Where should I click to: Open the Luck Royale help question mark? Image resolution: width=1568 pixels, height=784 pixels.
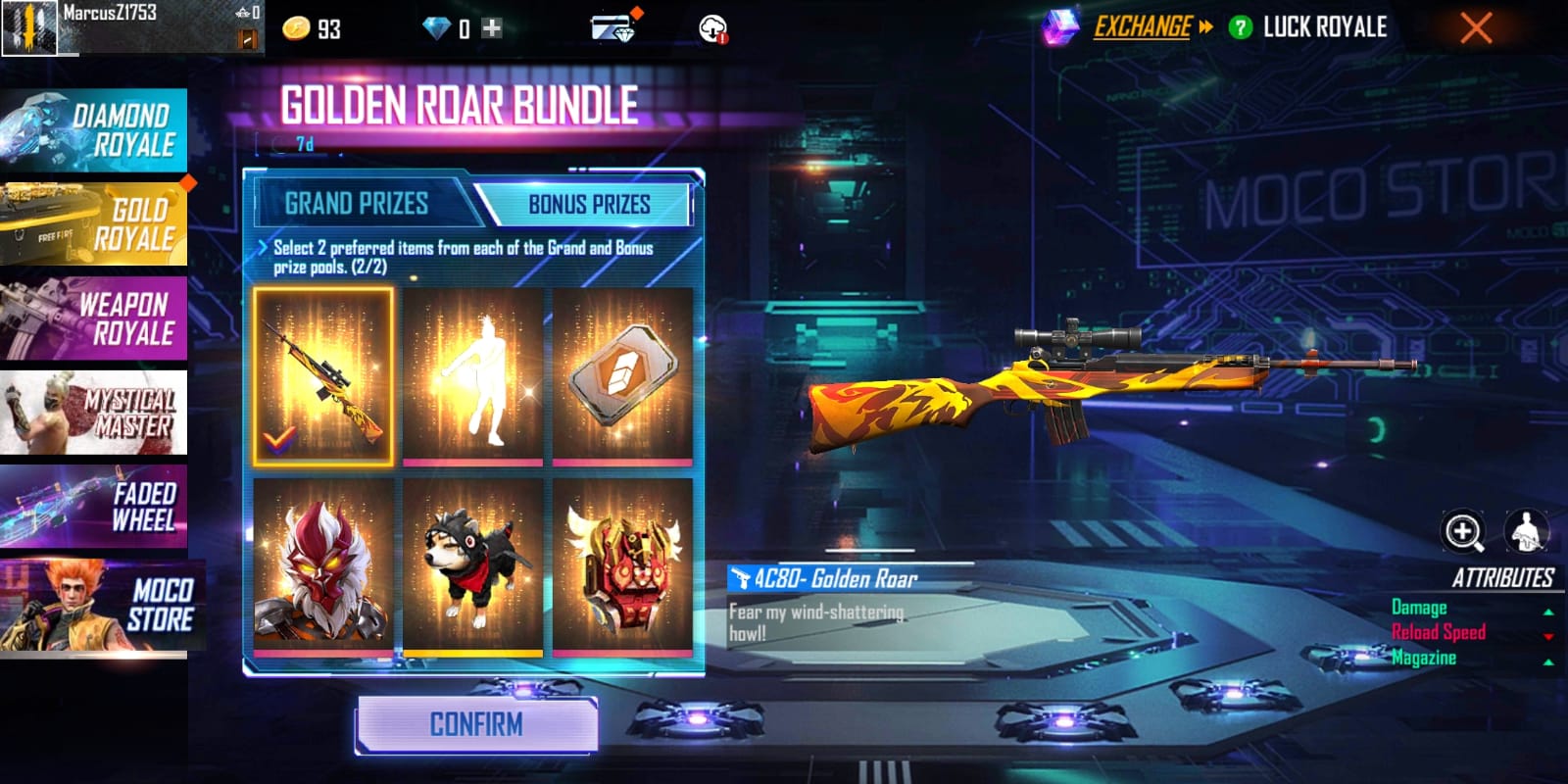[1241, 27]
